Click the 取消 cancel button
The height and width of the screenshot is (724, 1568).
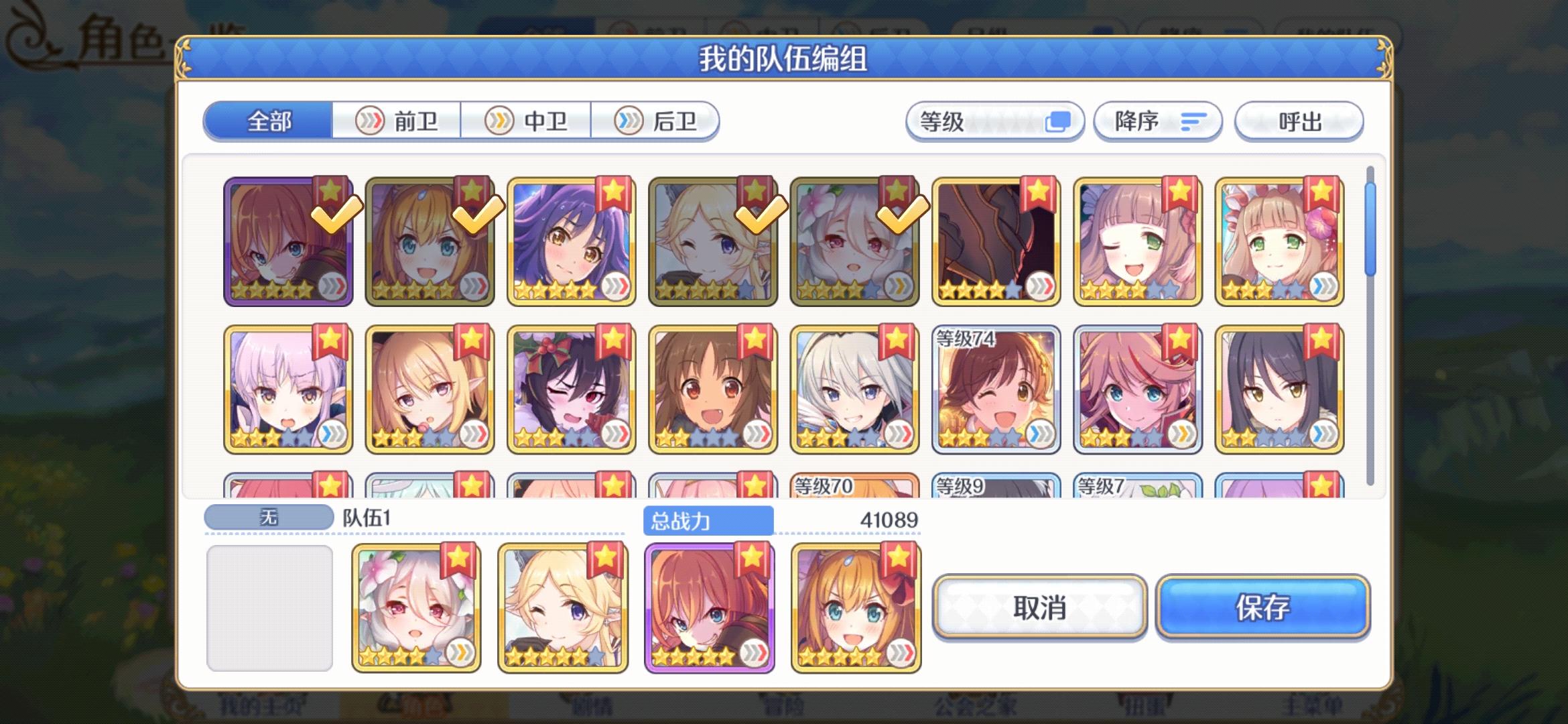click(x=1039, y=609)
